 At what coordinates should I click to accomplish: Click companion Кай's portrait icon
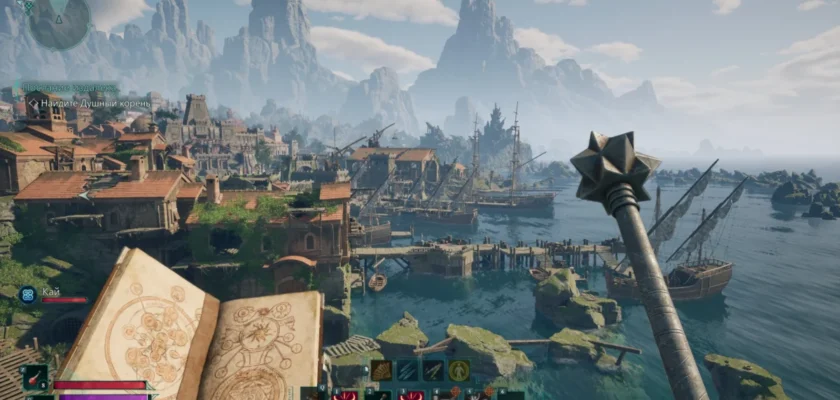pos(27,294)
